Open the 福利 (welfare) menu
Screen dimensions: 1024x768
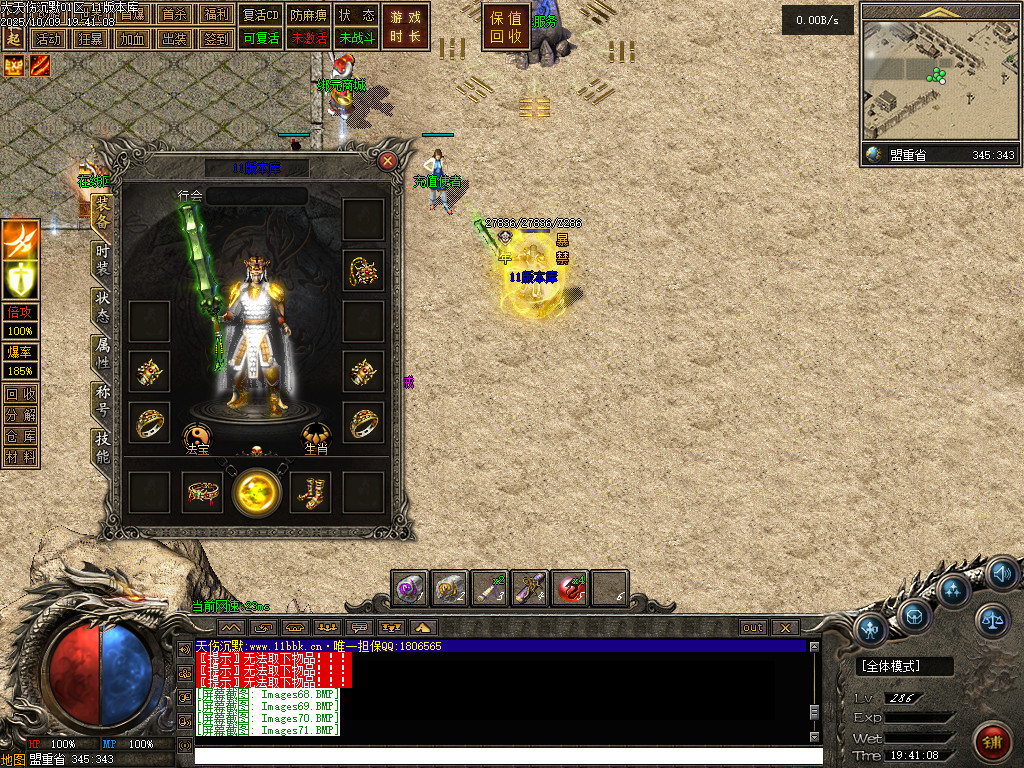pyautogui.click(x=216, y=15)
